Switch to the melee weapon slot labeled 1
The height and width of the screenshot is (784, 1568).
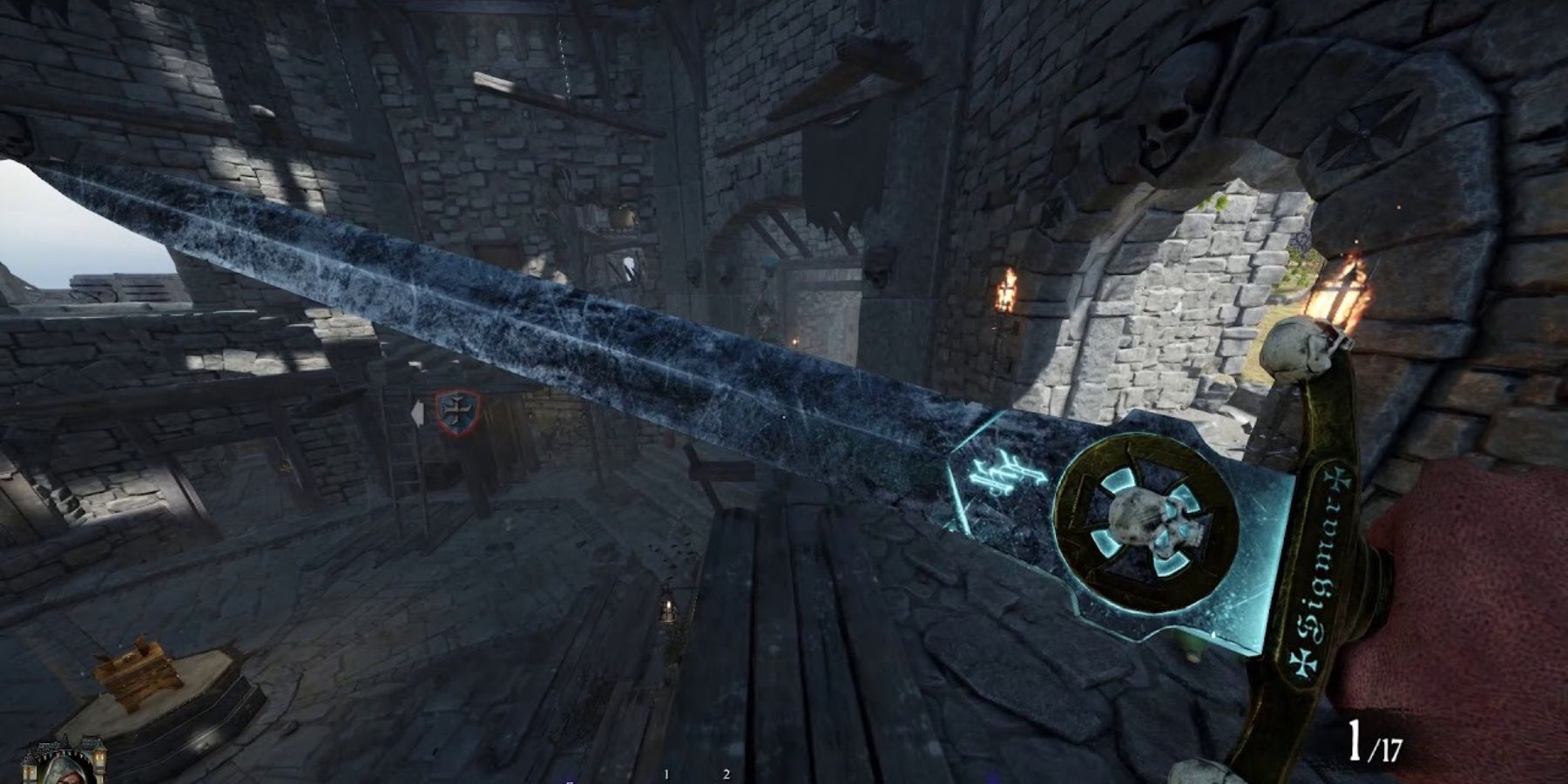(666, 773)
